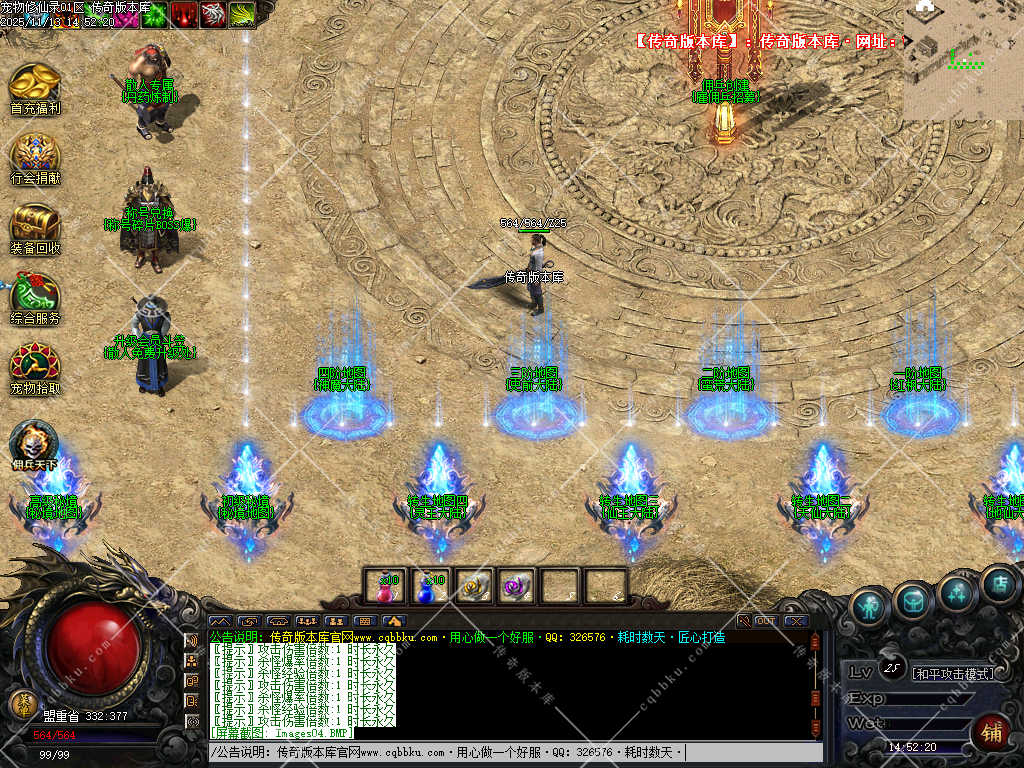Select the purple swirl scroll slot
1024x768 pixels.
[517, 587]
